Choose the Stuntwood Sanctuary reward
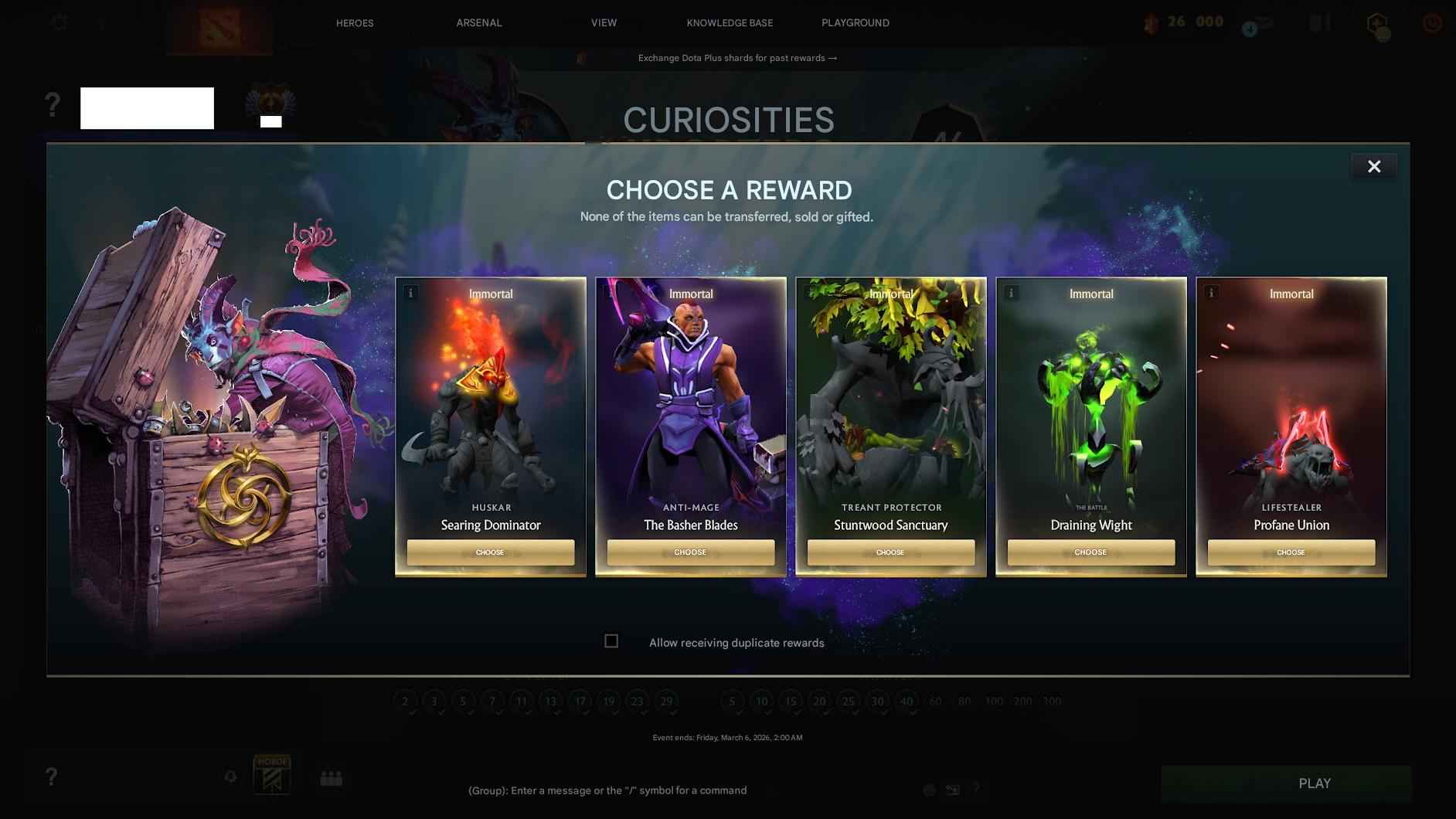 click(x=890, y=552)
